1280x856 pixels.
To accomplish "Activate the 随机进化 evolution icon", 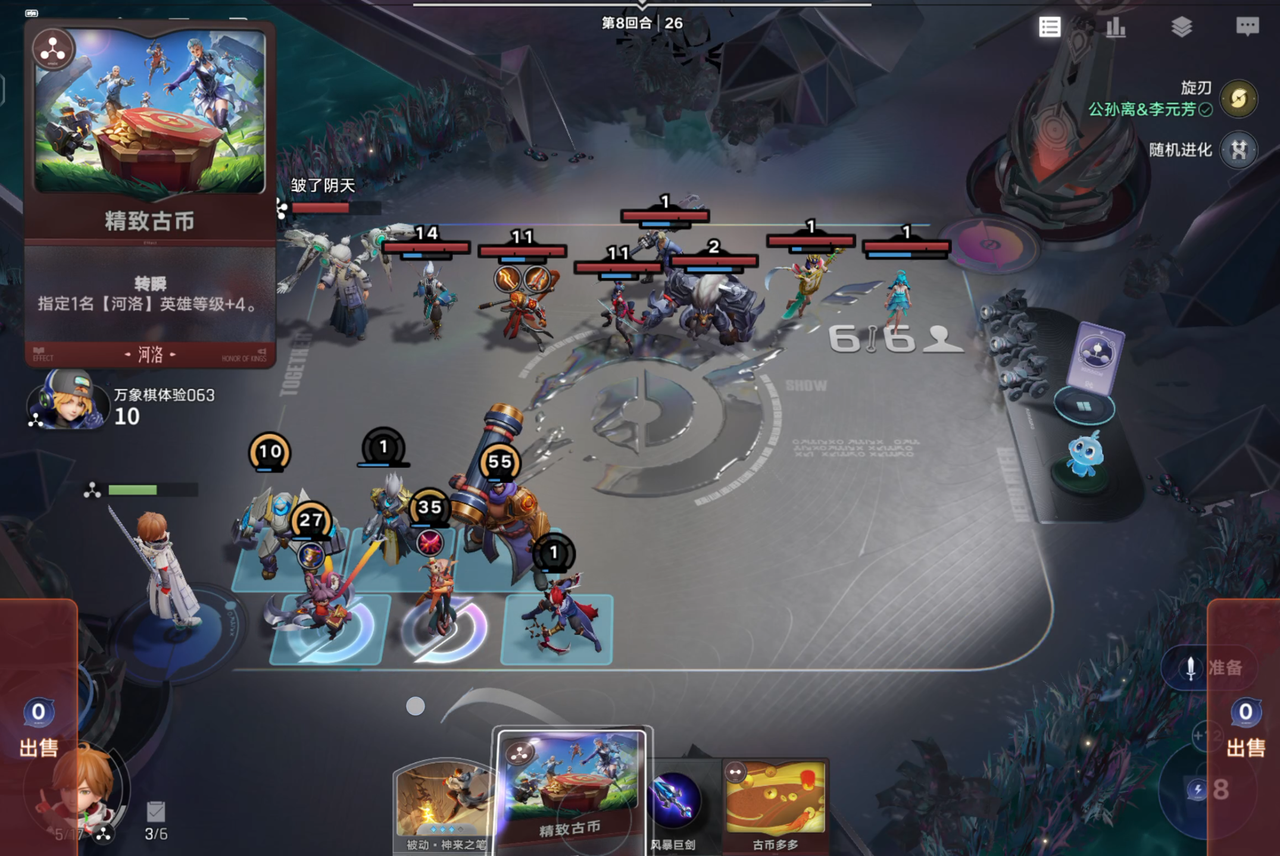I will click(1239, 150).
